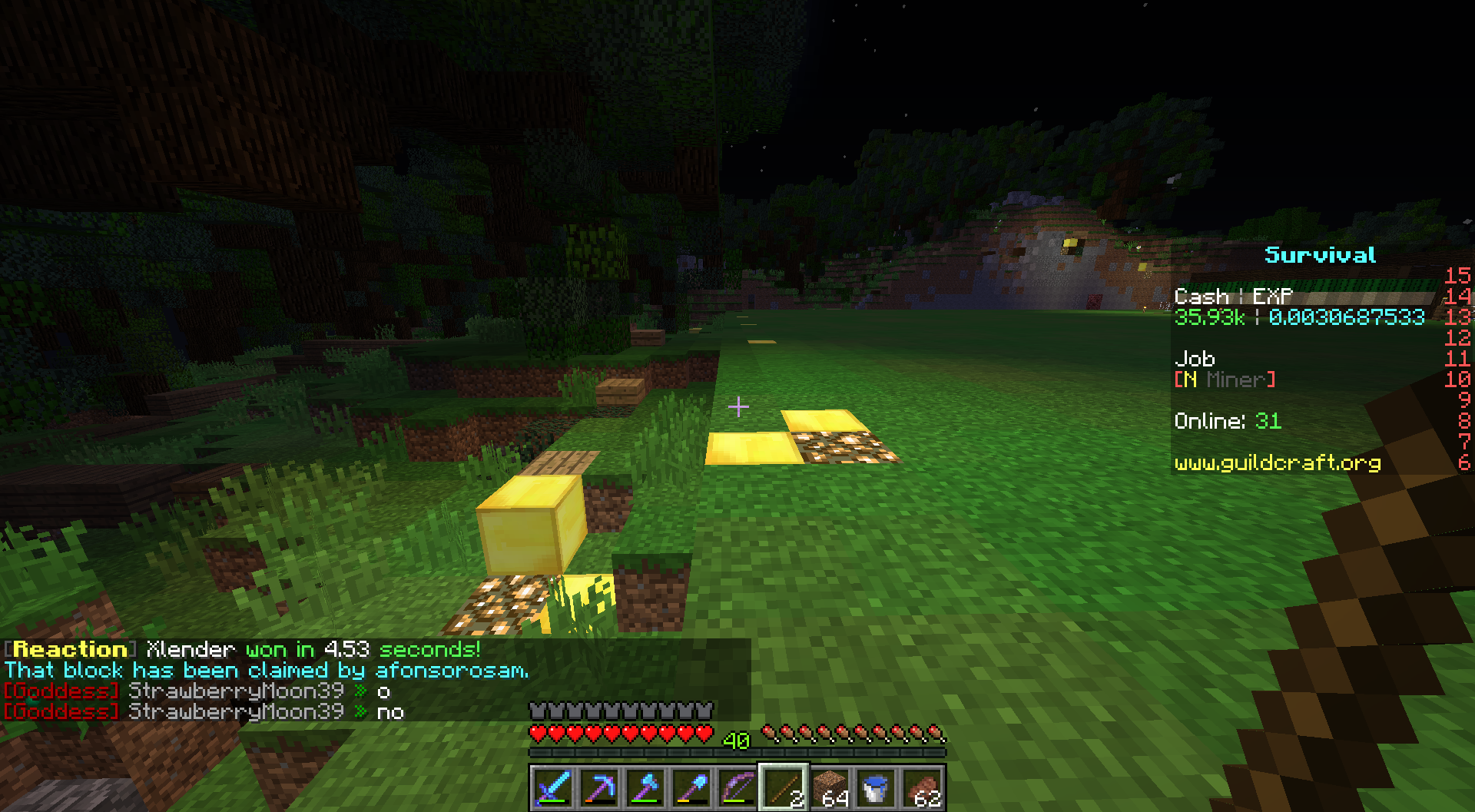
Task: Choose the dirt block stack of 64
Action: [830, 788]
